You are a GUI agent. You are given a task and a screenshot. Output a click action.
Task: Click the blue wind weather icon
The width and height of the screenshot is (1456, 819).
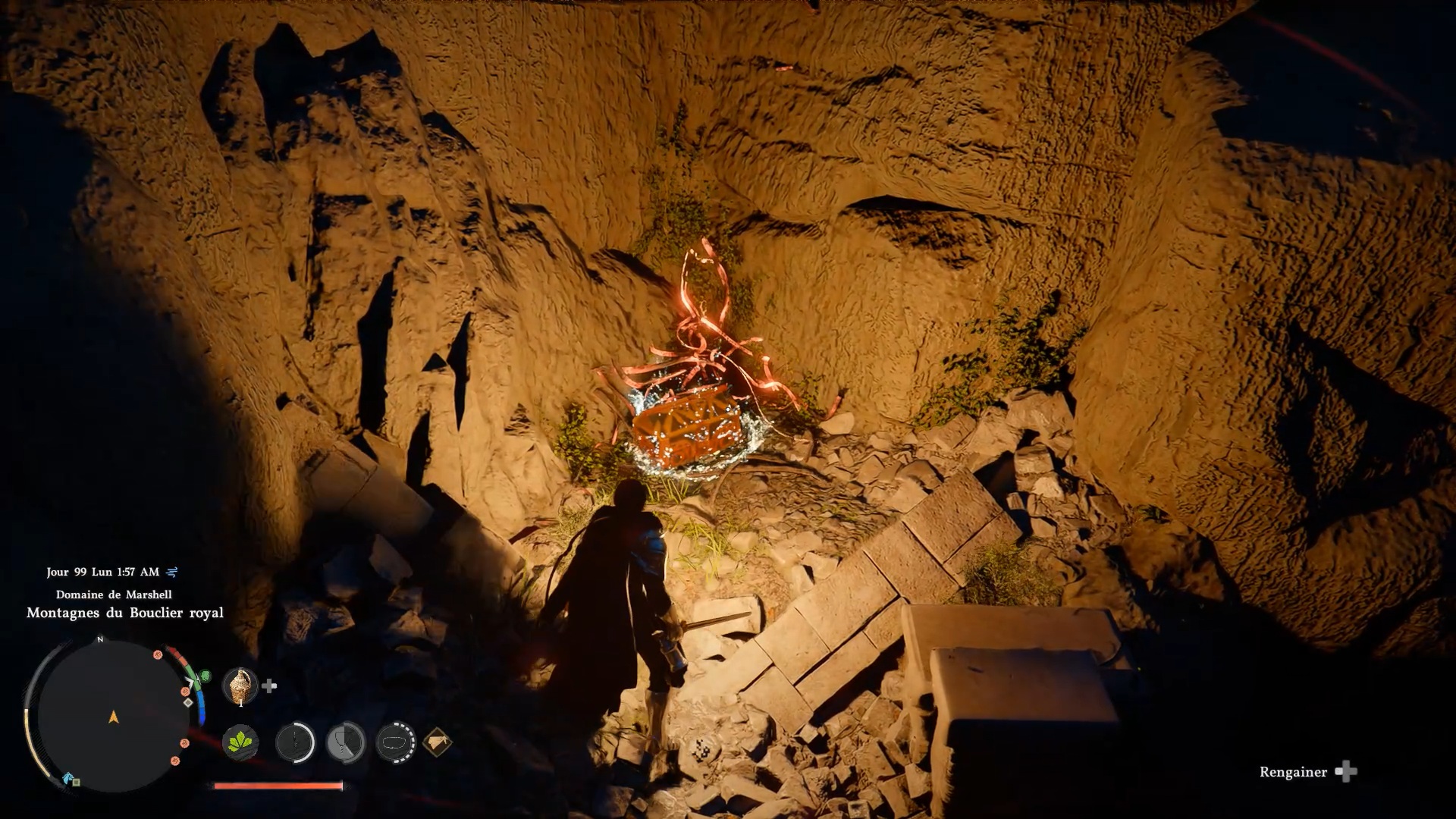[172, 572]
